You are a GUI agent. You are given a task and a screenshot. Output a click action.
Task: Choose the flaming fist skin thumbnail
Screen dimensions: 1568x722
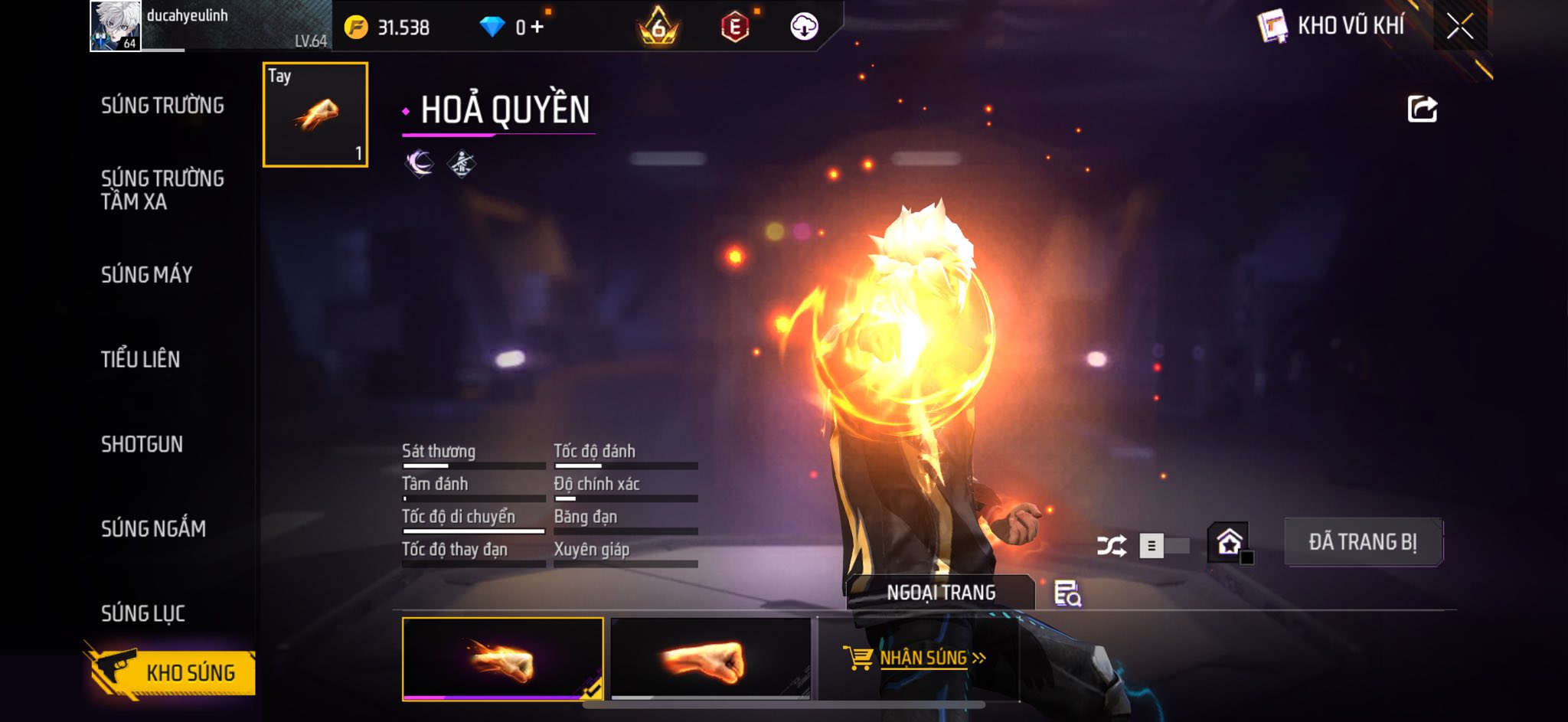click(x=502, y=659)
